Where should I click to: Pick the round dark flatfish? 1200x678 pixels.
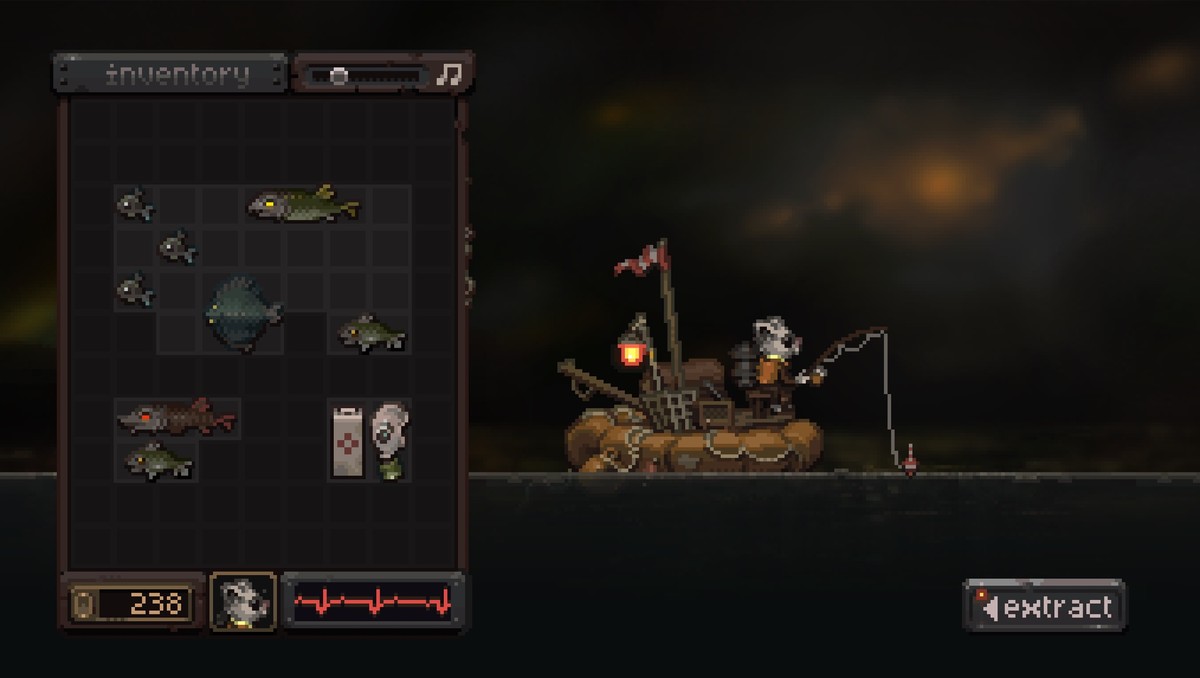[243, 312]
